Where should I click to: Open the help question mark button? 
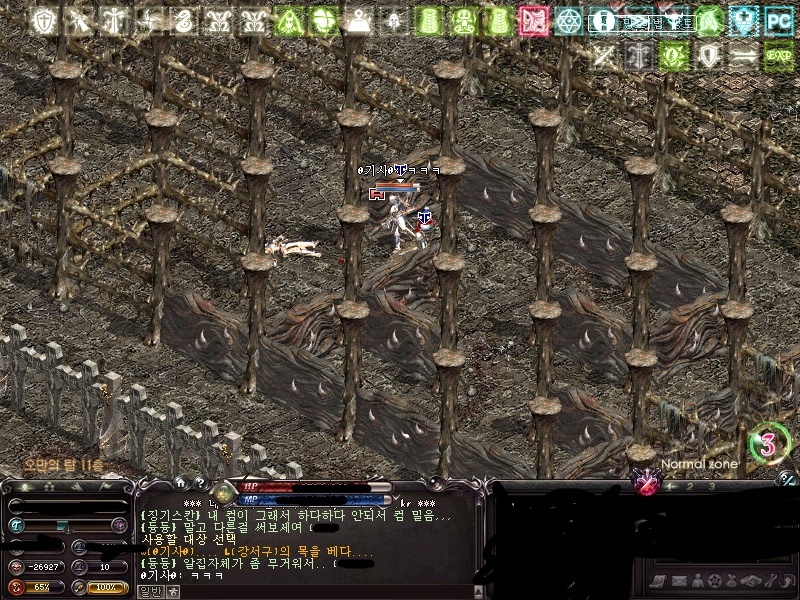pos(201,485)
